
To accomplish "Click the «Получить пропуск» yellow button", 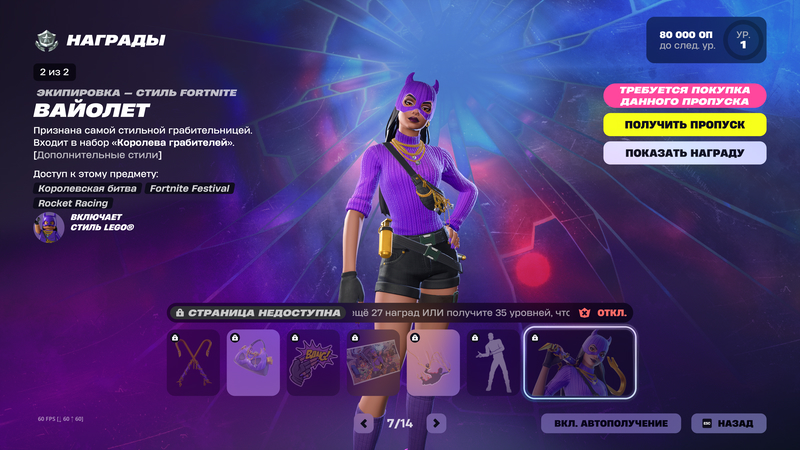I will (685, 125).
